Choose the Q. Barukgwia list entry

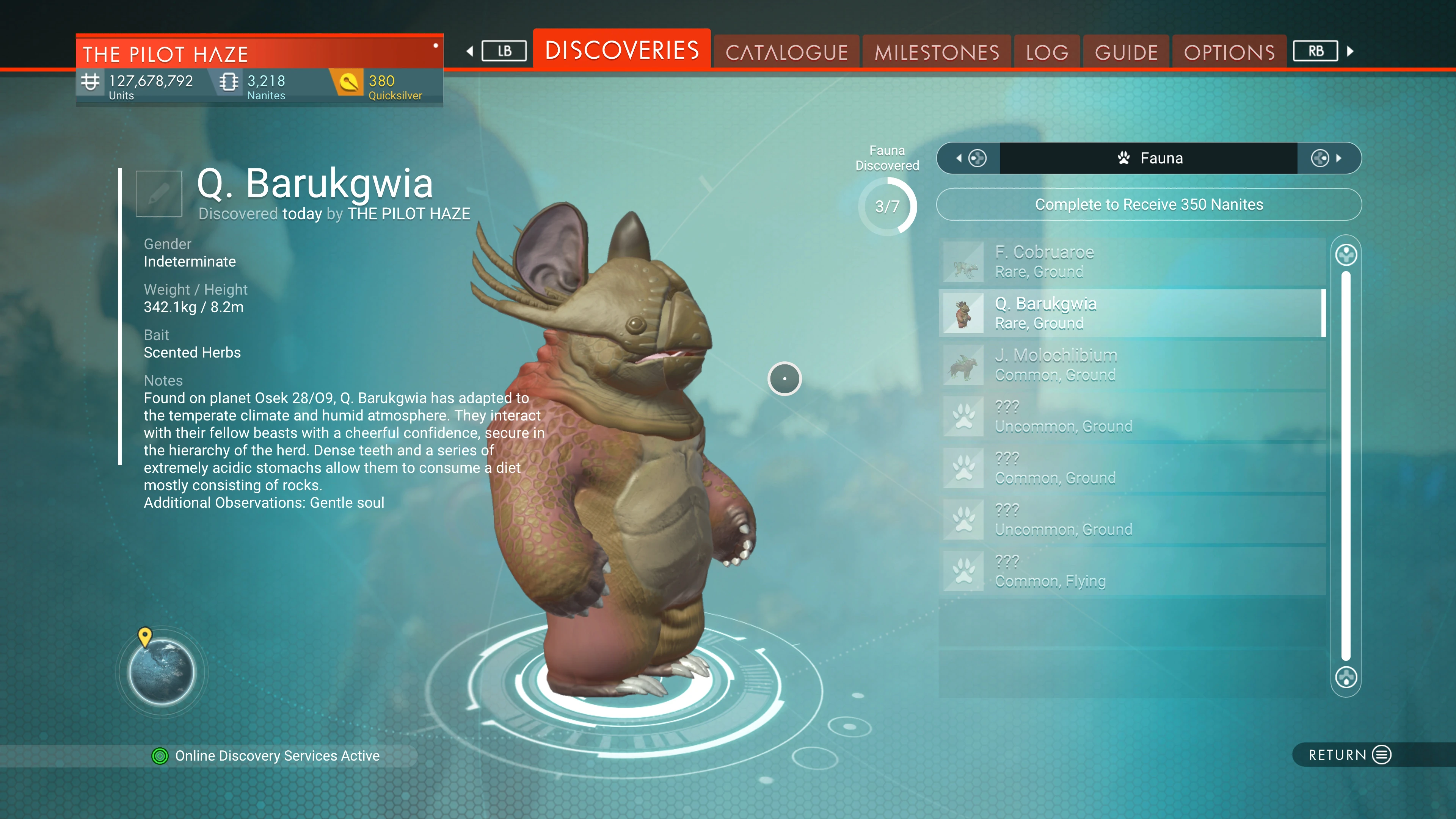(x=1131, y=313)
